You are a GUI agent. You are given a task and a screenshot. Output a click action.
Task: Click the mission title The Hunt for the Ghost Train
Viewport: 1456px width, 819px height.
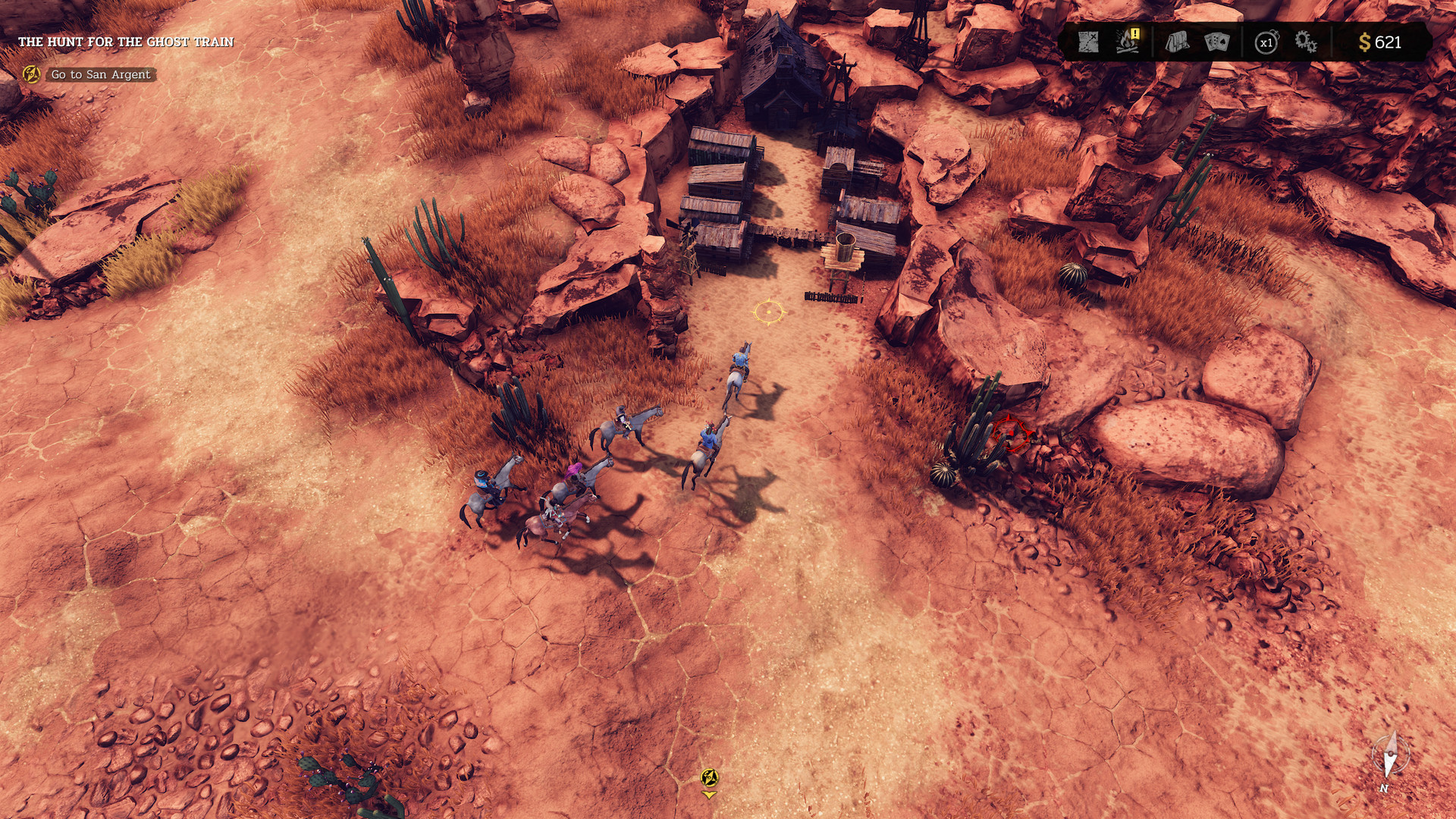point(127,43)
